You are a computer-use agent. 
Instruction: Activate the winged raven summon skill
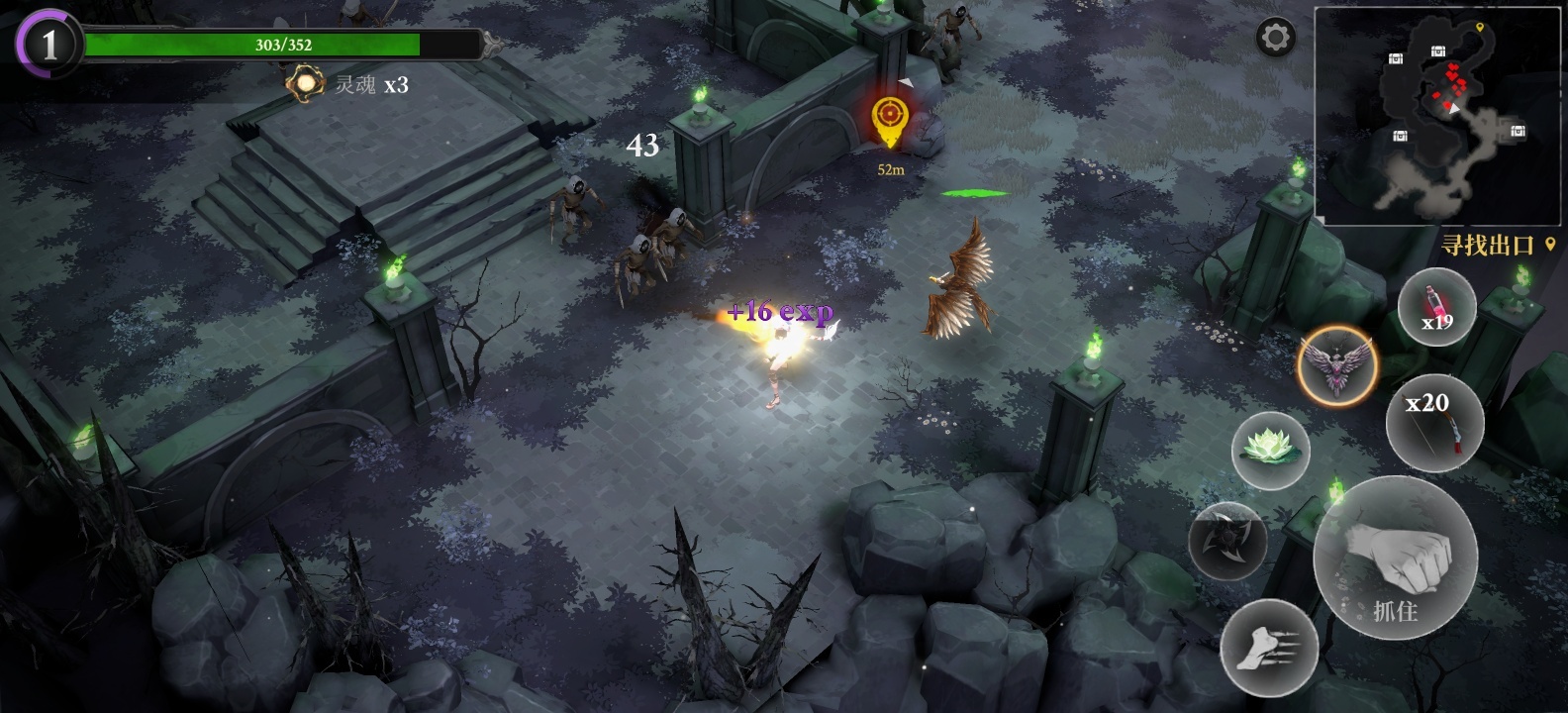(x=1337, y=365)
